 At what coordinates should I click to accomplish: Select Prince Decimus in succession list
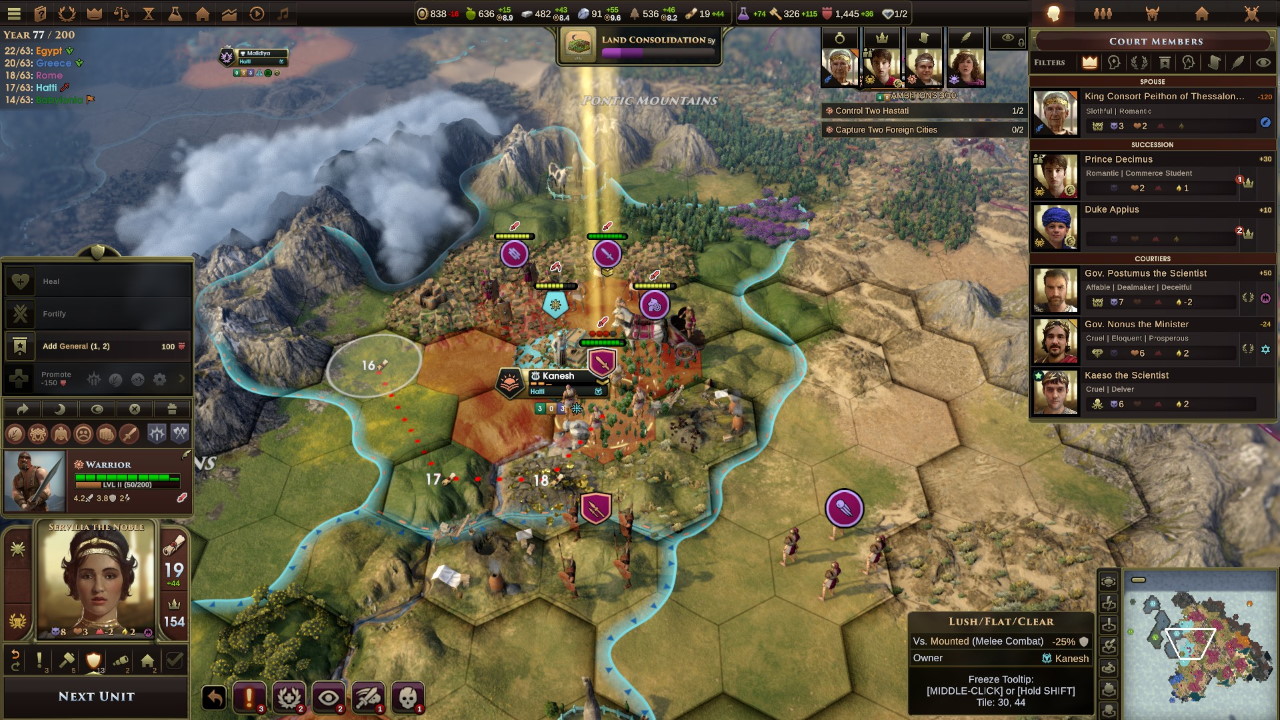1150,173
